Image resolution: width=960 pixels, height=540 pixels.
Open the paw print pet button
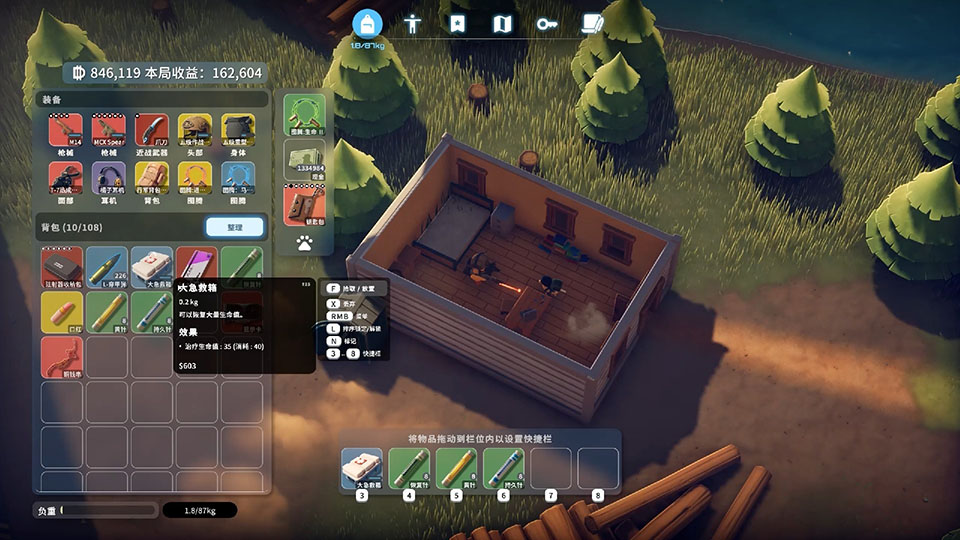[x=304, y=242]
